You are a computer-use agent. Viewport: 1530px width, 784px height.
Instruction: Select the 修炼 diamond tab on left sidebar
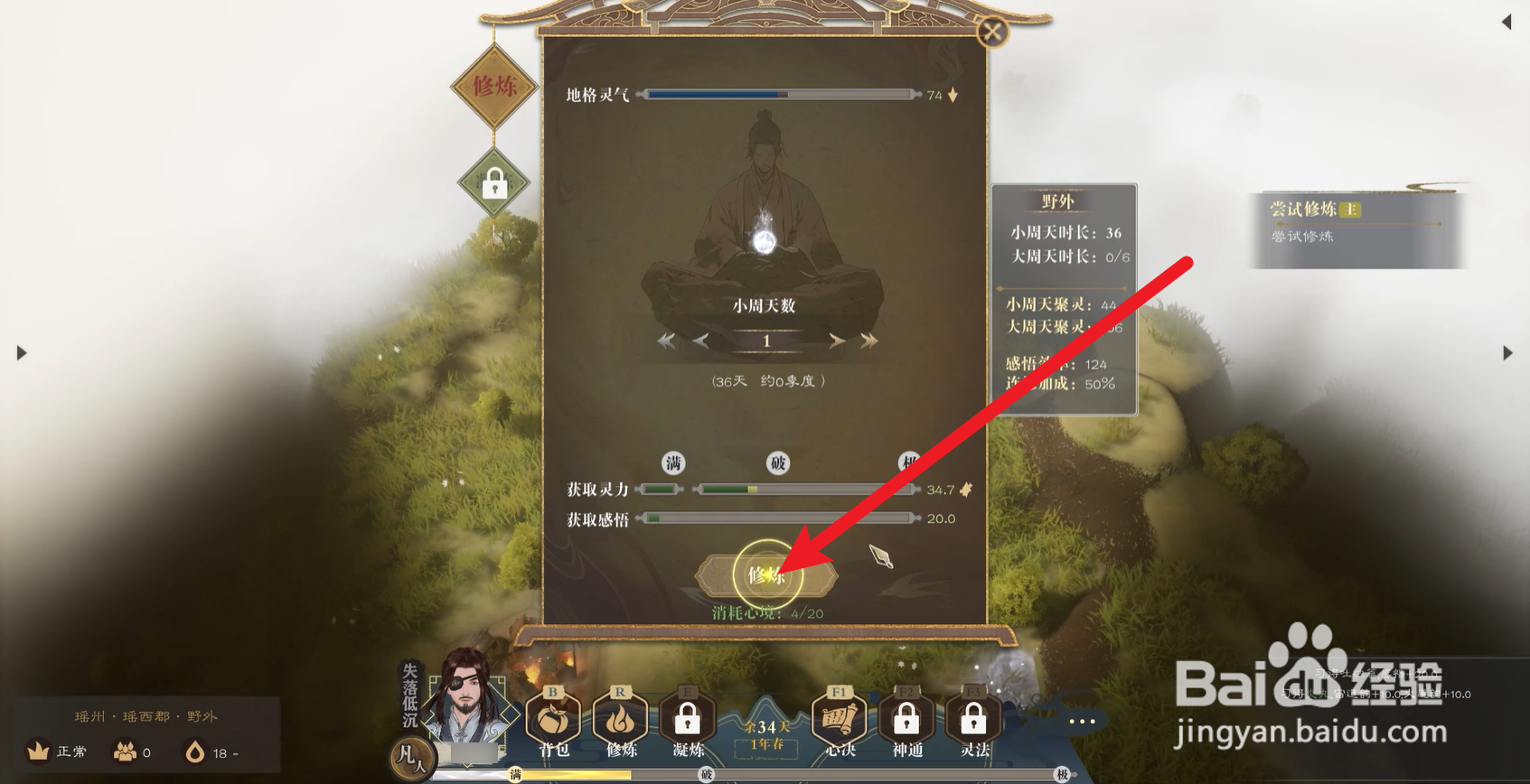(493, 88)
